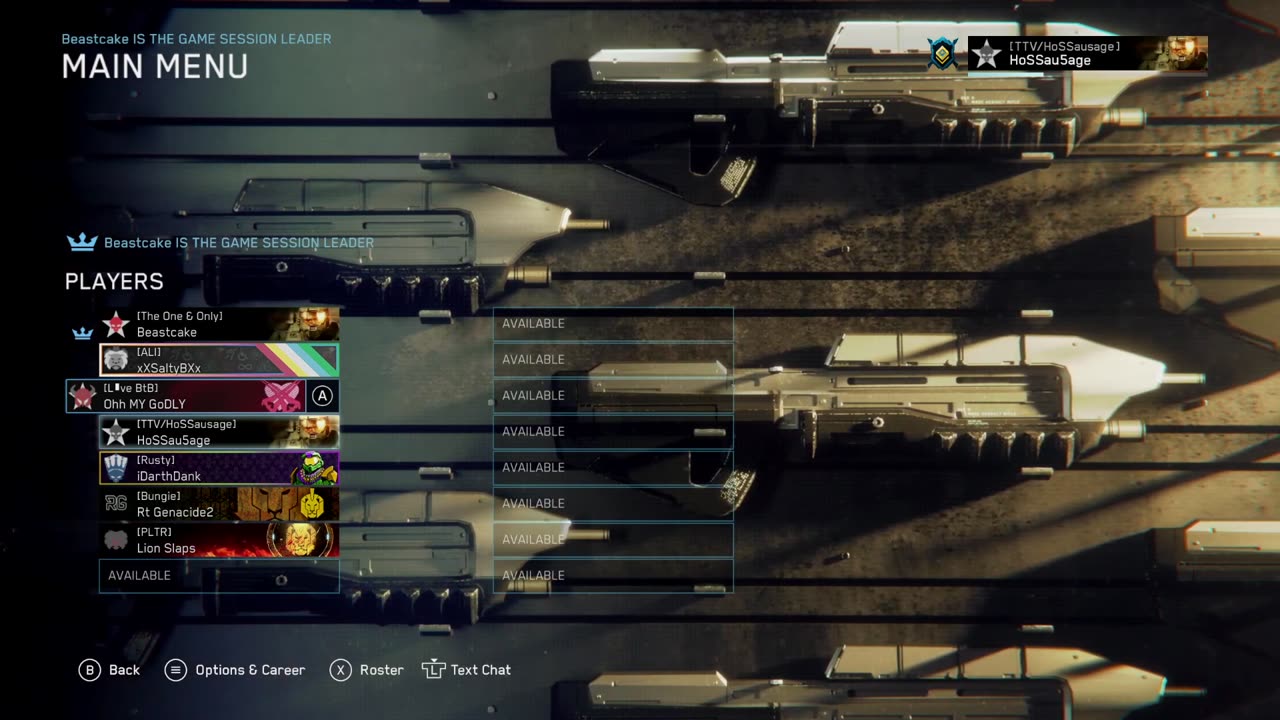Open Text Chat

467,670
